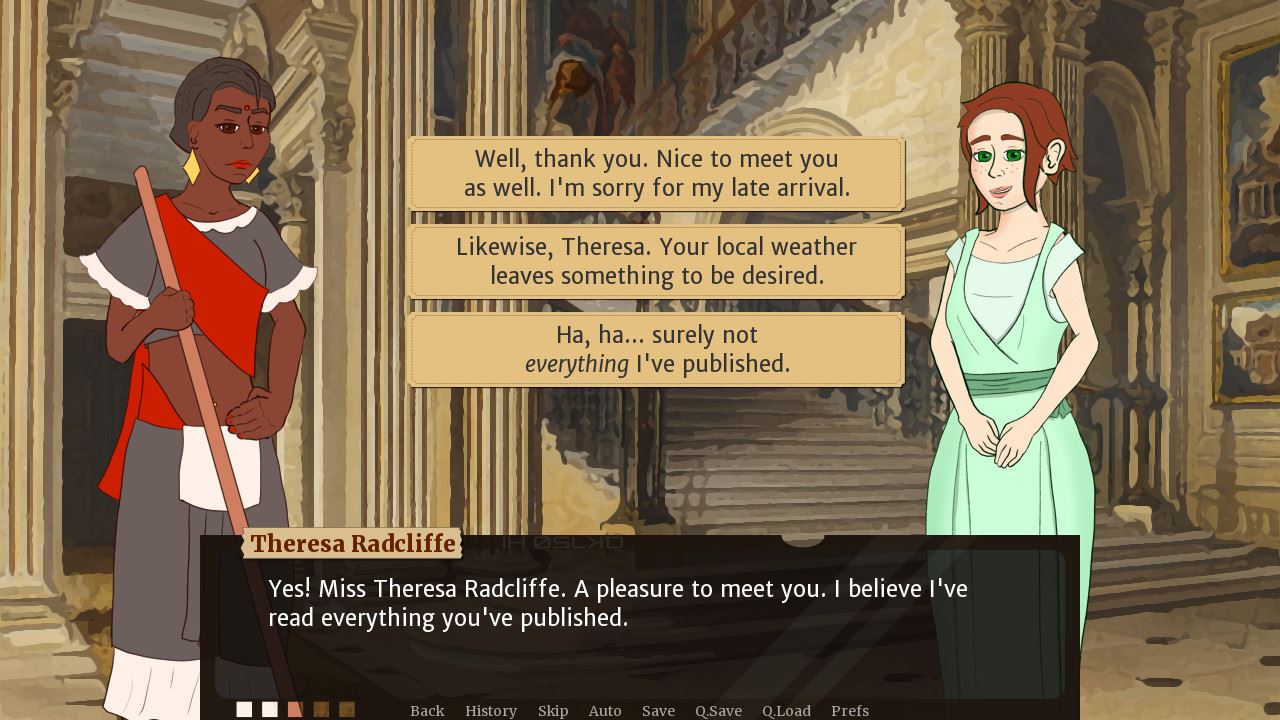Pick the salmon pink swatch
Screen dimensions: 1280x720
pyautogui.click(x=295, y=708)
